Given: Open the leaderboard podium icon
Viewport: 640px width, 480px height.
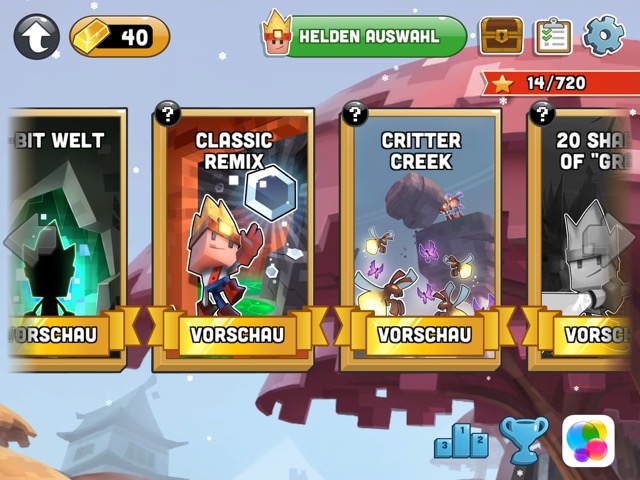Looking at the screenshot, I should (x=461, y=440).
